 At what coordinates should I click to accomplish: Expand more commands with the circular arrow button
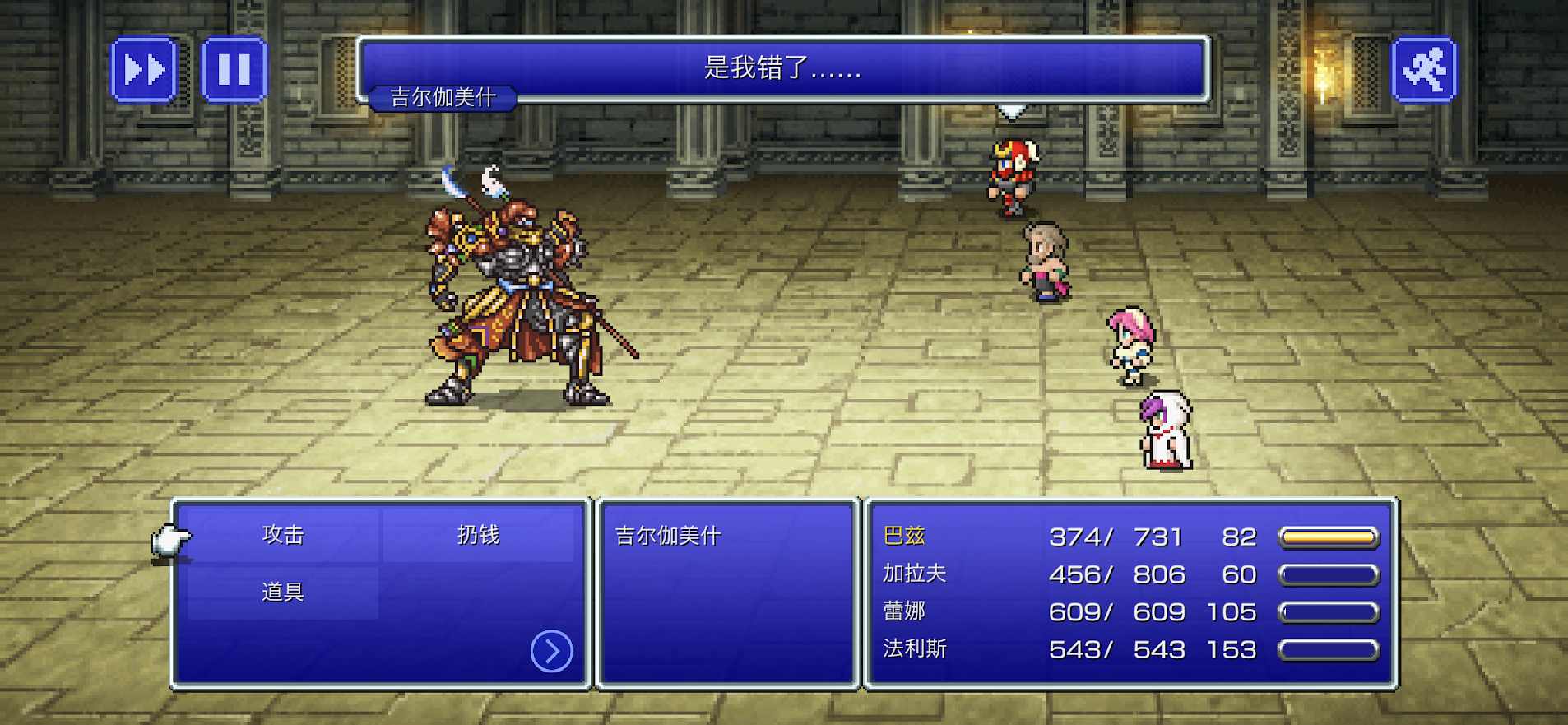coord(553,650)
